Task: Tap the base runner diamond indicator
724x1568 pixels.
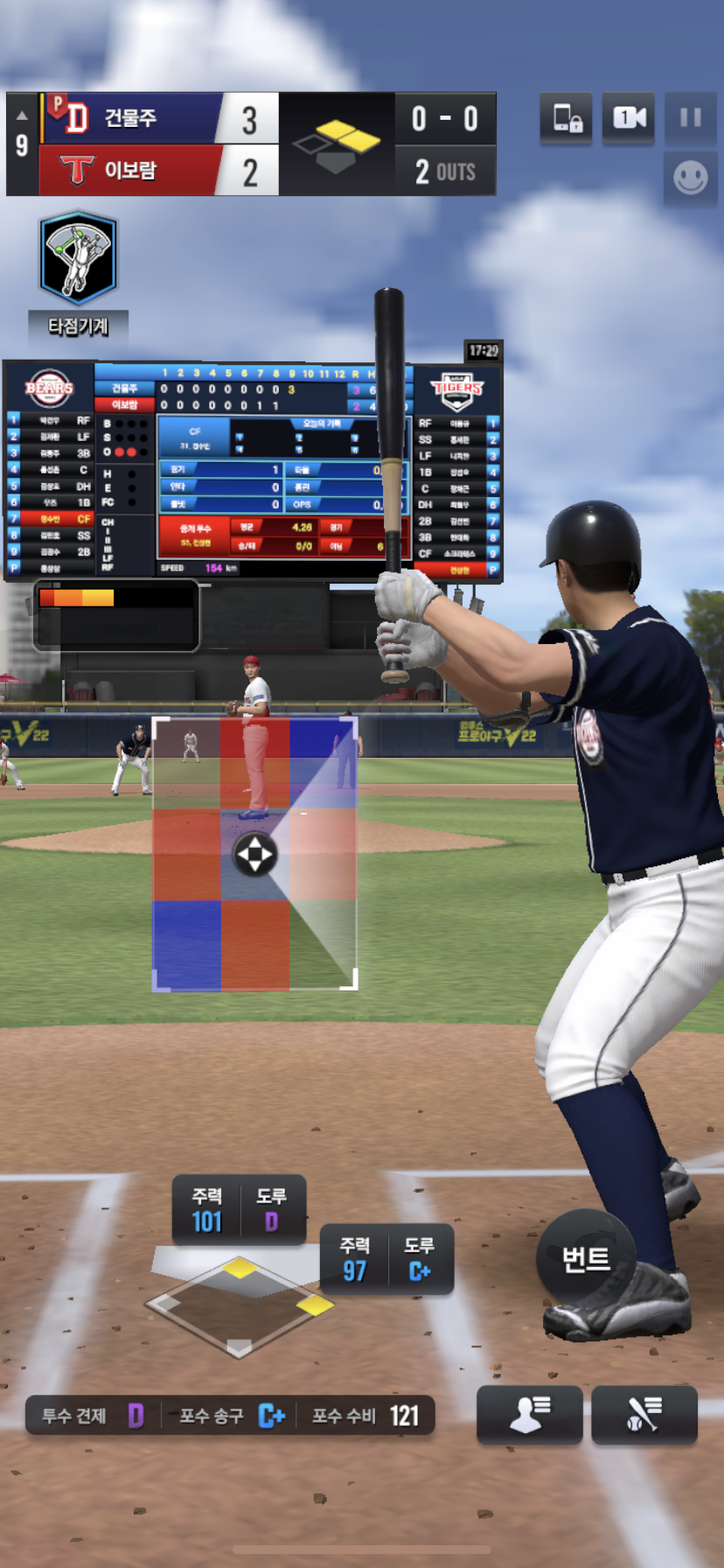Action: 240,1305
